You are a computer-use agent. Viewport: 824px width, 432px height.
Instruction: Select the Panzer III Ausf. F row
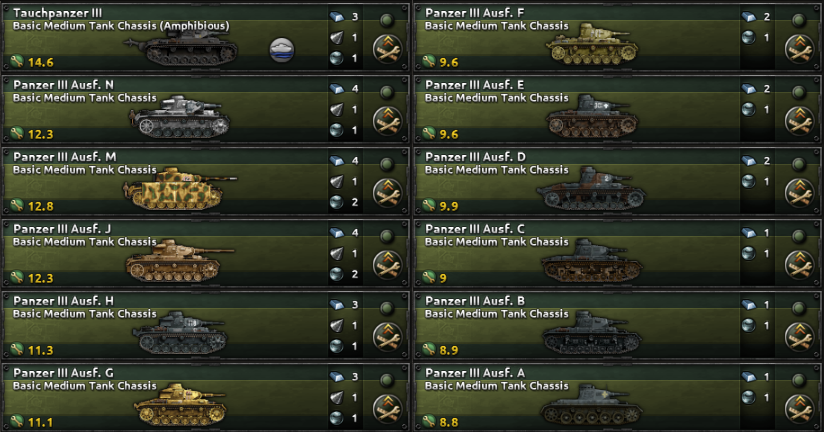570,38
